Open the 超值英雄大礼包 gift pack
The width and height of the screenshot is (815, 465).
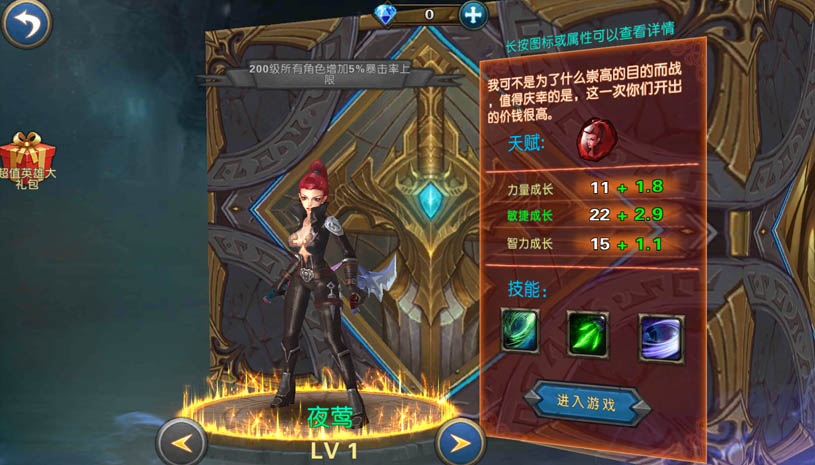[x=27, y=162]
